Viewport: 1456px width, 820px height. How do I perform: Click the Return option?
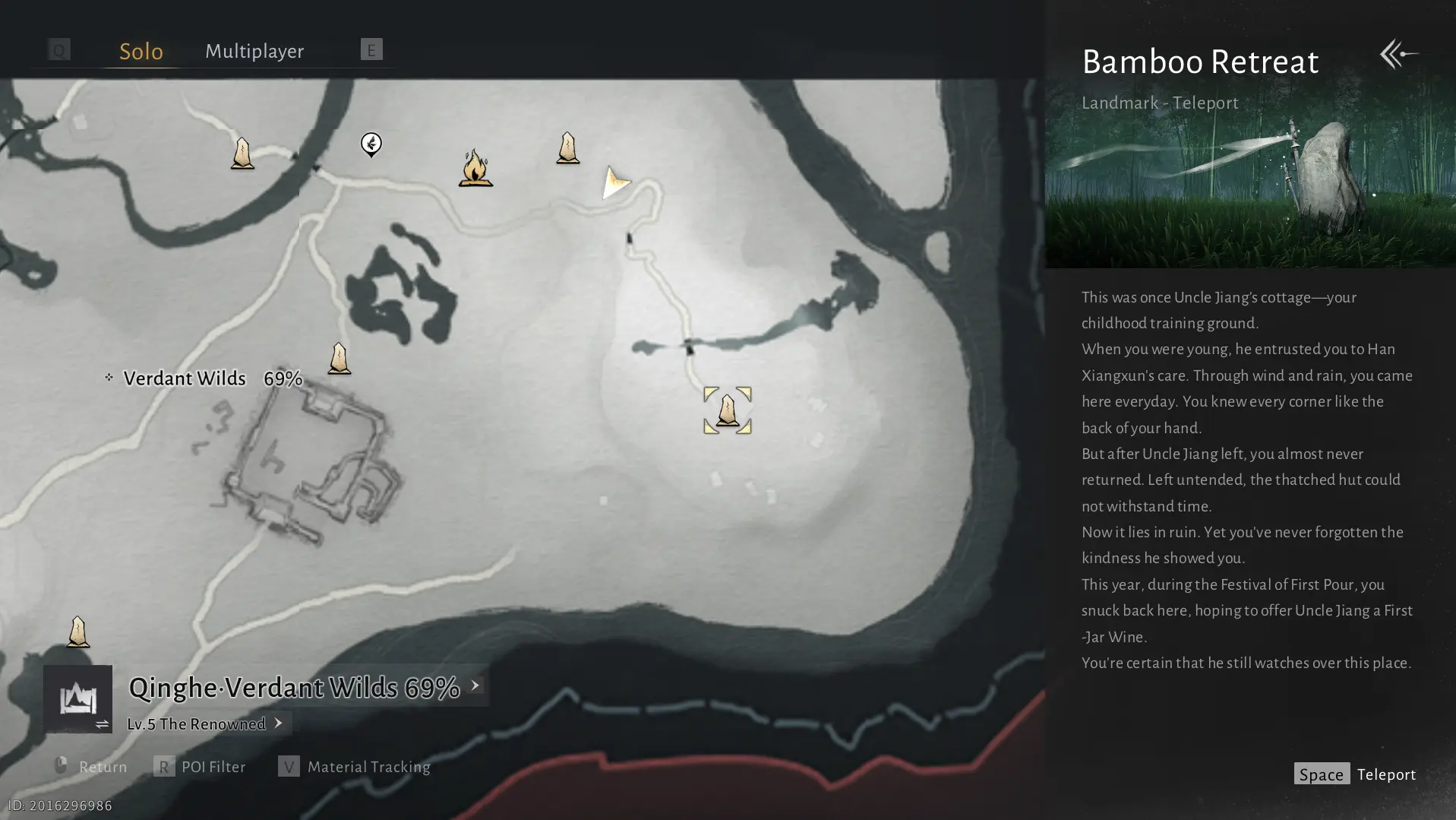coord(91,766)
